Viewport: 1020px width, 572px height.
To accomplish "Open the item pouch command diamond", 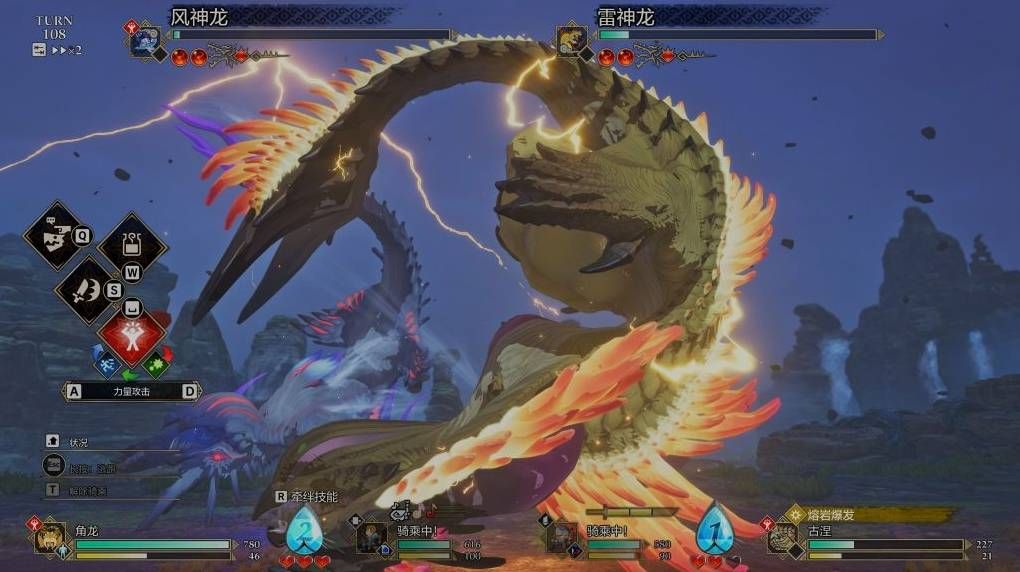I will pyautogui.click(x=132, y=246).
